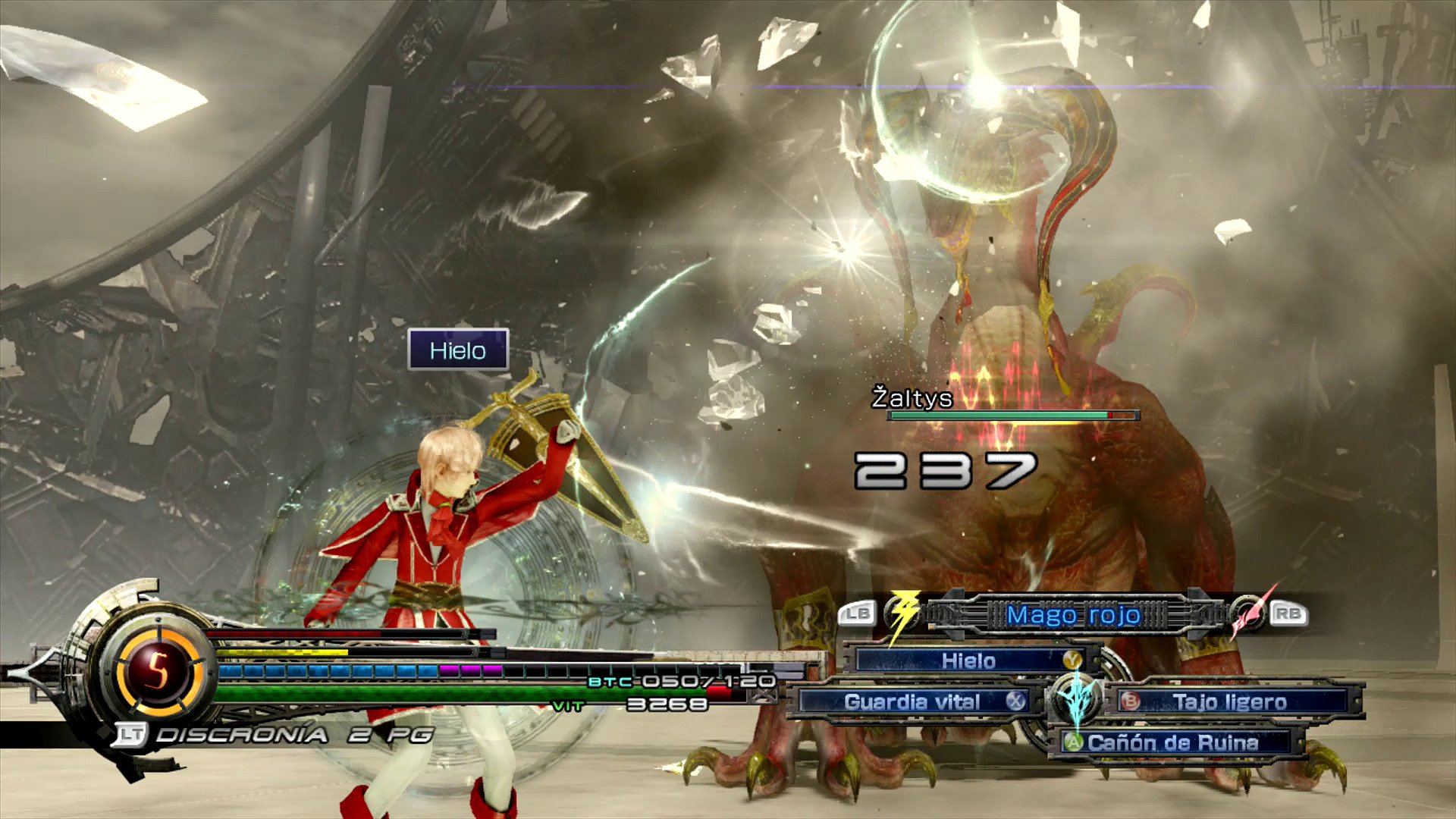
Task: Select the Hielo command in the ability menu
Action: [x=968, y=661]
